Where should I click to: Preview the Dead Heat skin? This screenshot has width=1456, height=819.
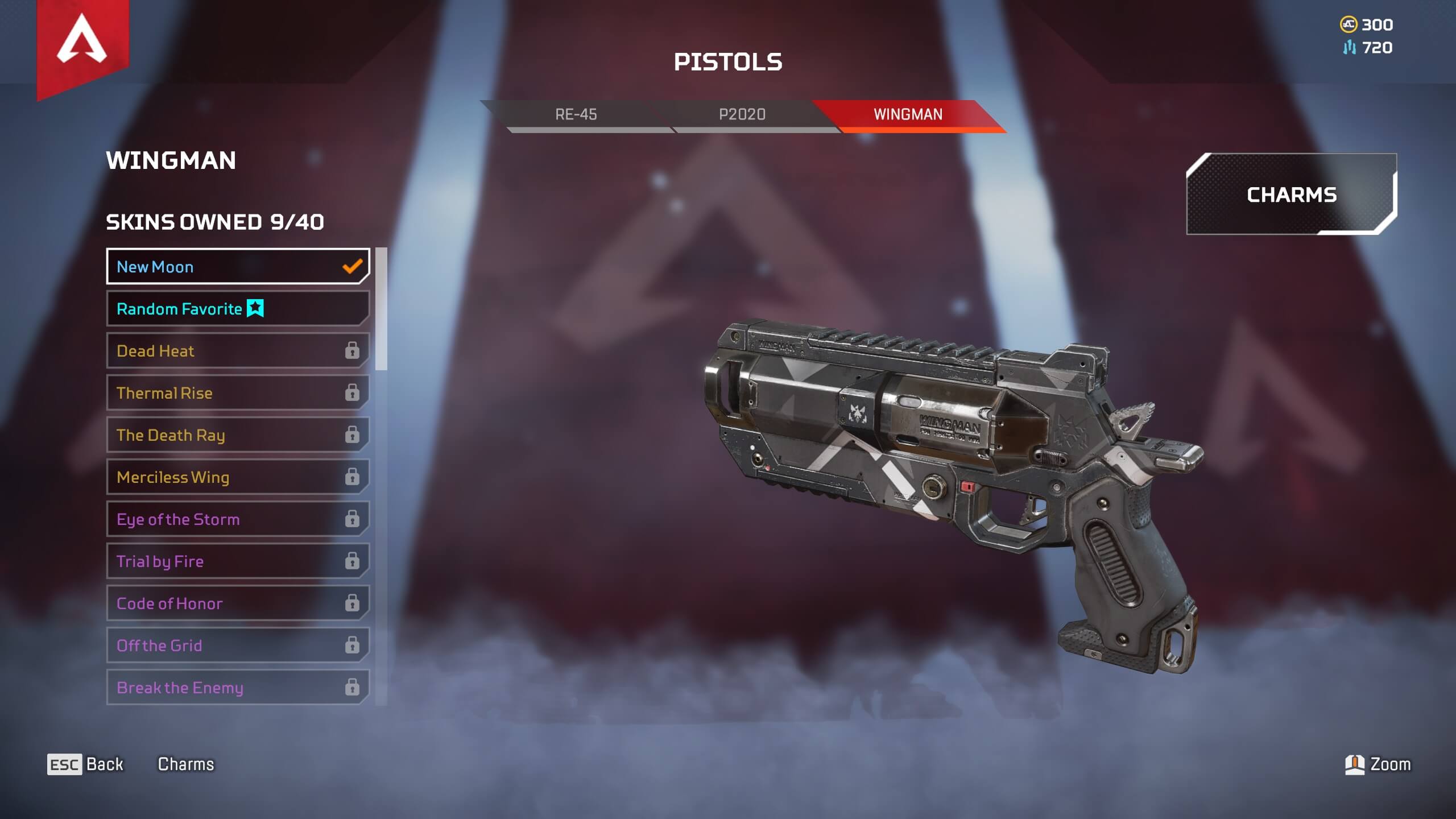click(238, 350)
